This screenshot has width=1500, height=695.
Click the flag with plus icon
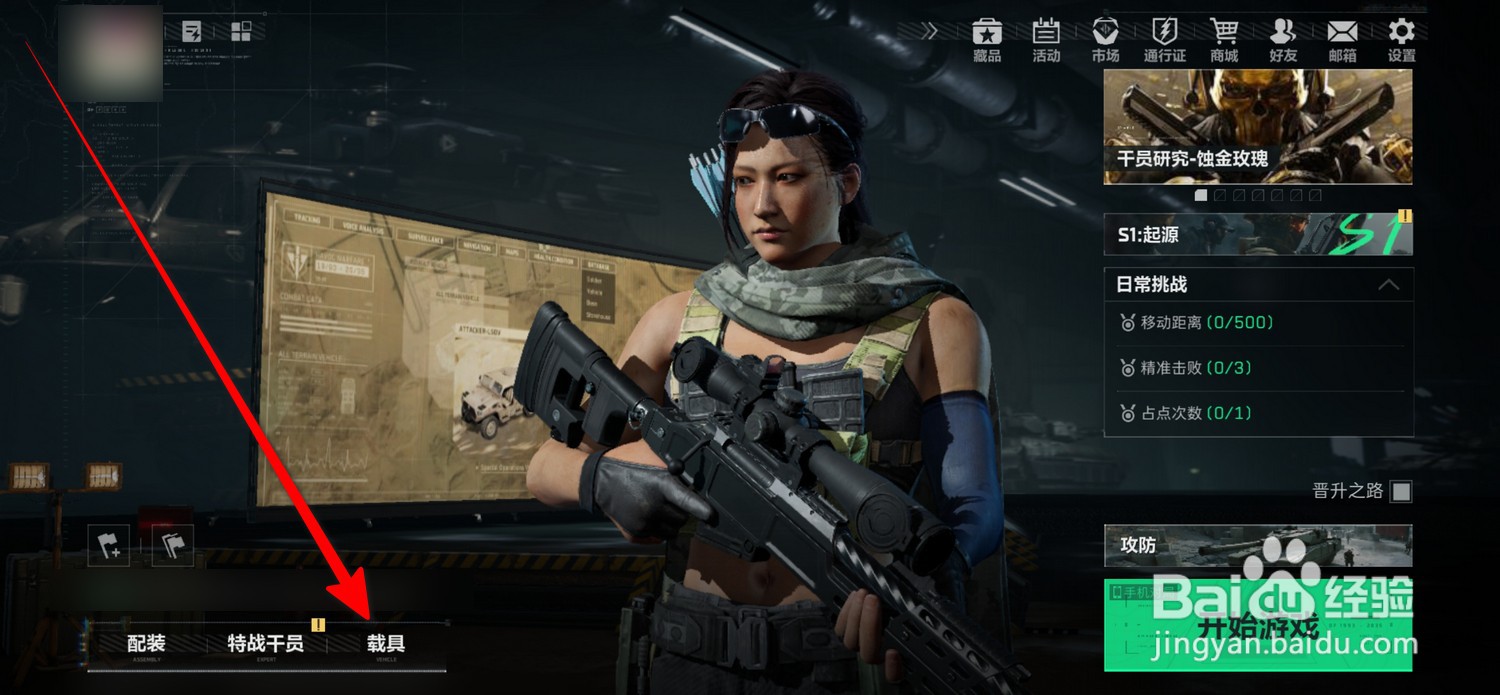tap(108, 546)
